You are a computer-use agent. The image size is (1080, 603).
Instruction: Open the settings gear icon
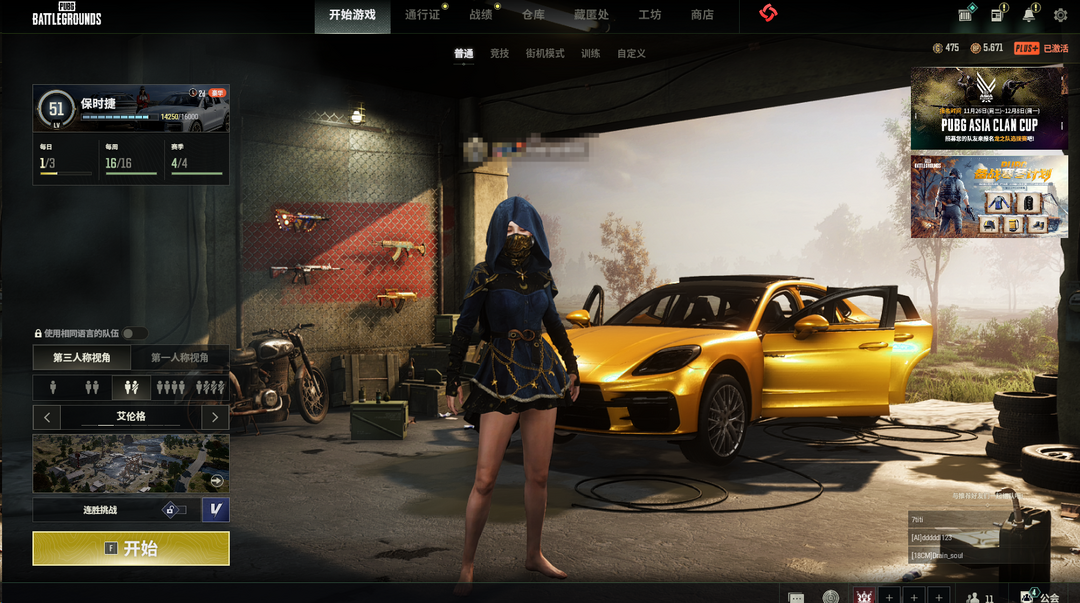pos(1060,15)
